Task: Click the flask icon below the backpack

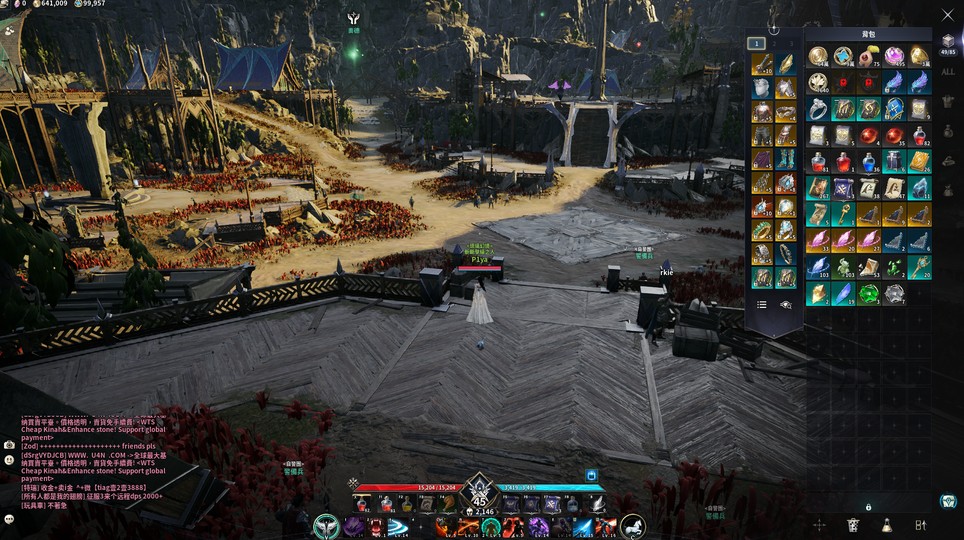Action: pyautogui.click(x=887, y=525)
